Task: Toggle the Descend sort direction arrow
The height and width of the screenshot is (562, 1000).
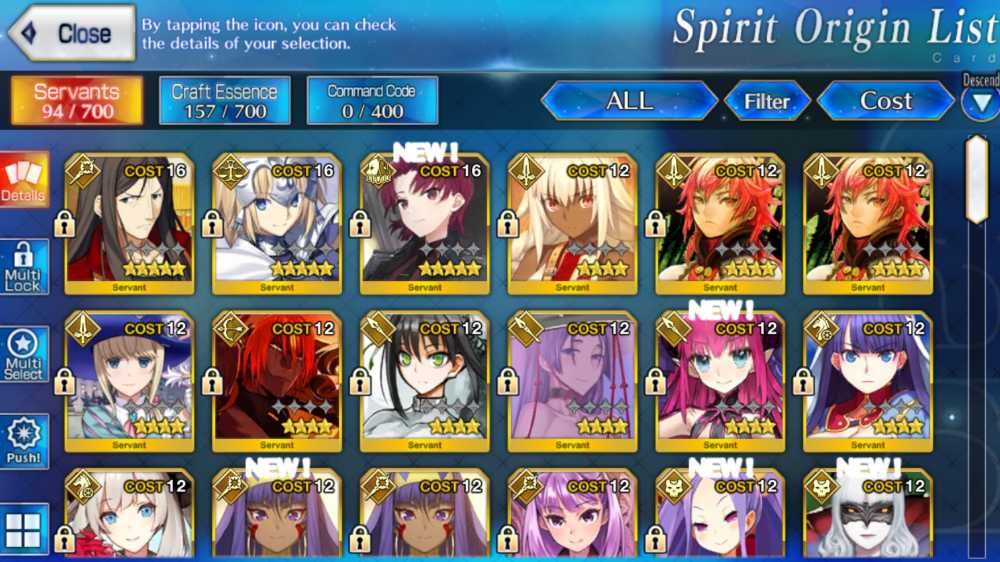Action: (980, 103)
